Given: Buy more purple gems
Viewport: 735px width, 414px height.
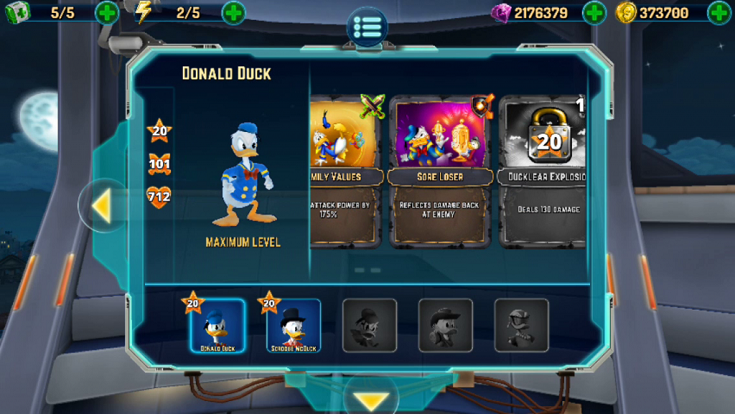Looking at the screenshot, I should [594, 13].
